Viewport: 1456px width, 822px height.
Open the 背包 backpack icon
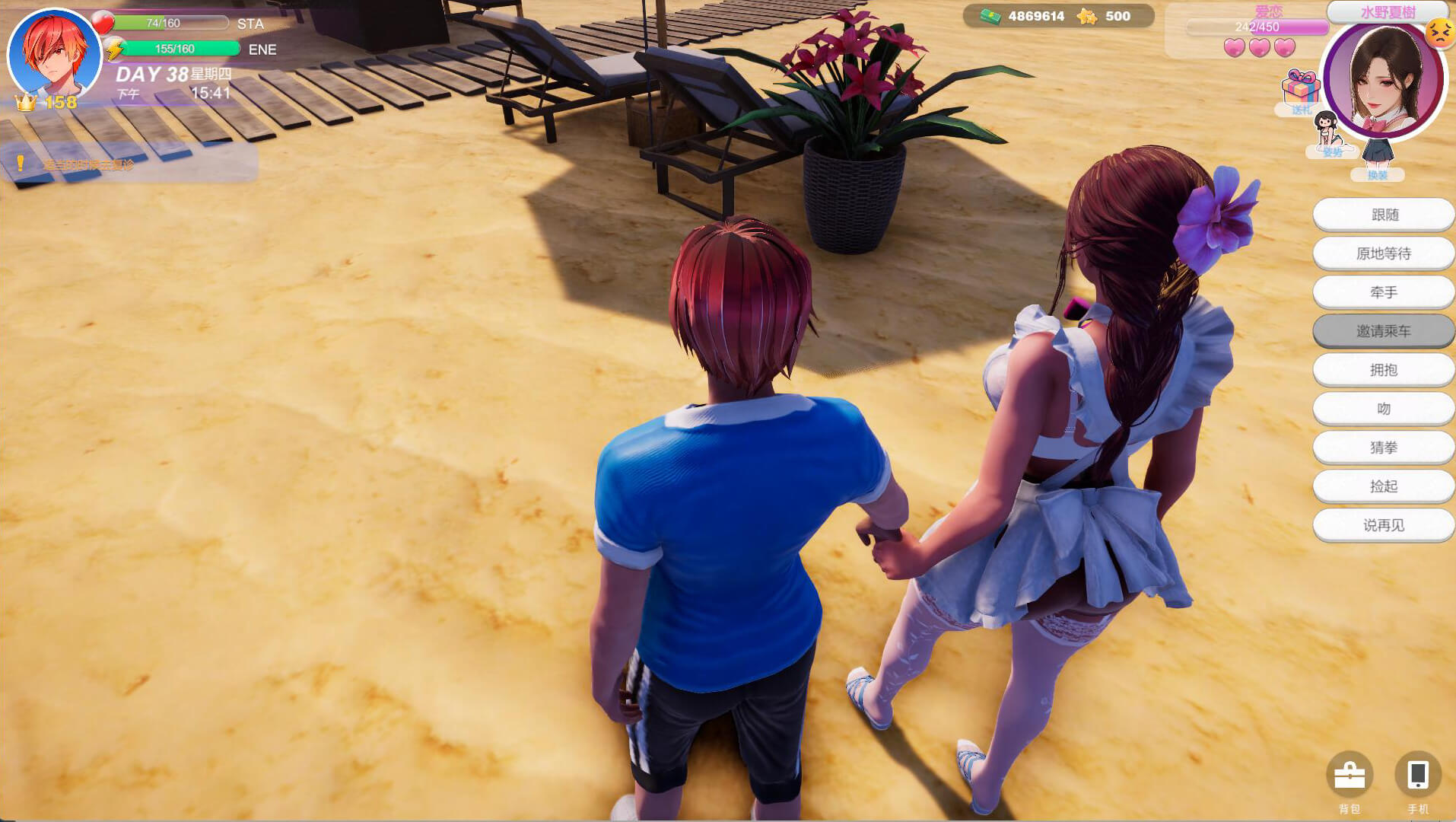click(x=1350, y=776)
